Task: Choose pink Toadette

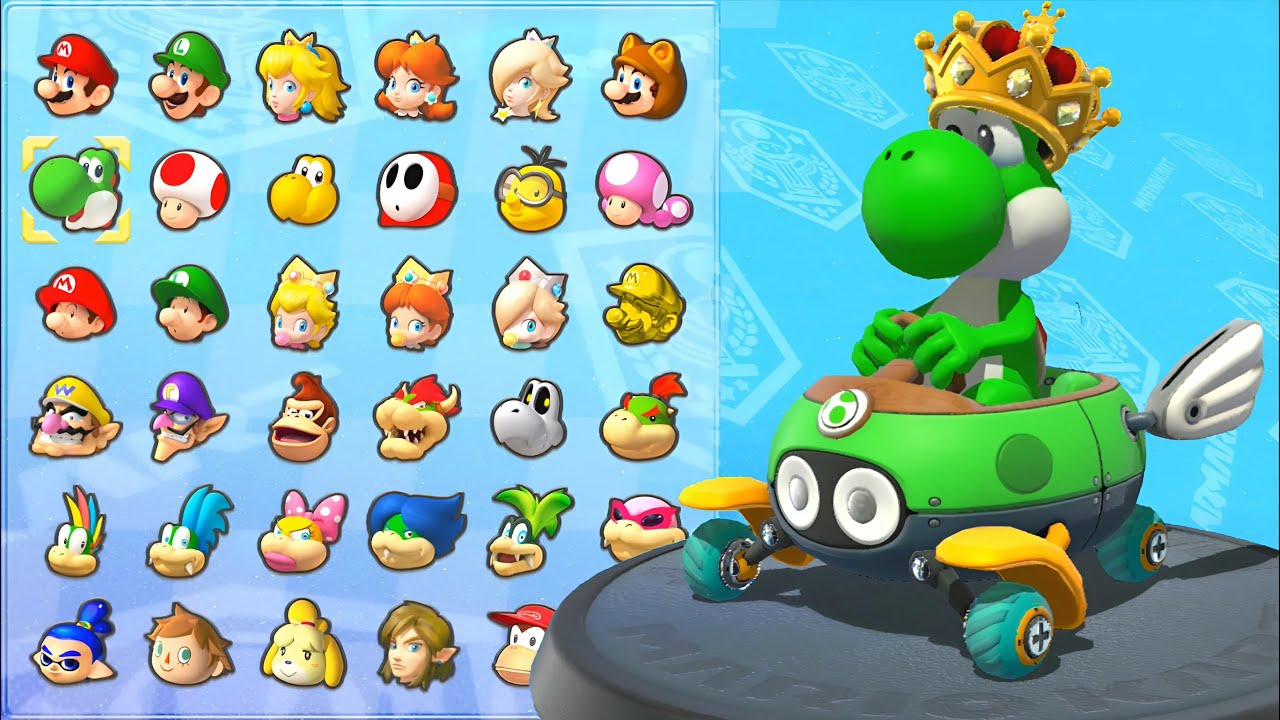Action: (643, 190)
